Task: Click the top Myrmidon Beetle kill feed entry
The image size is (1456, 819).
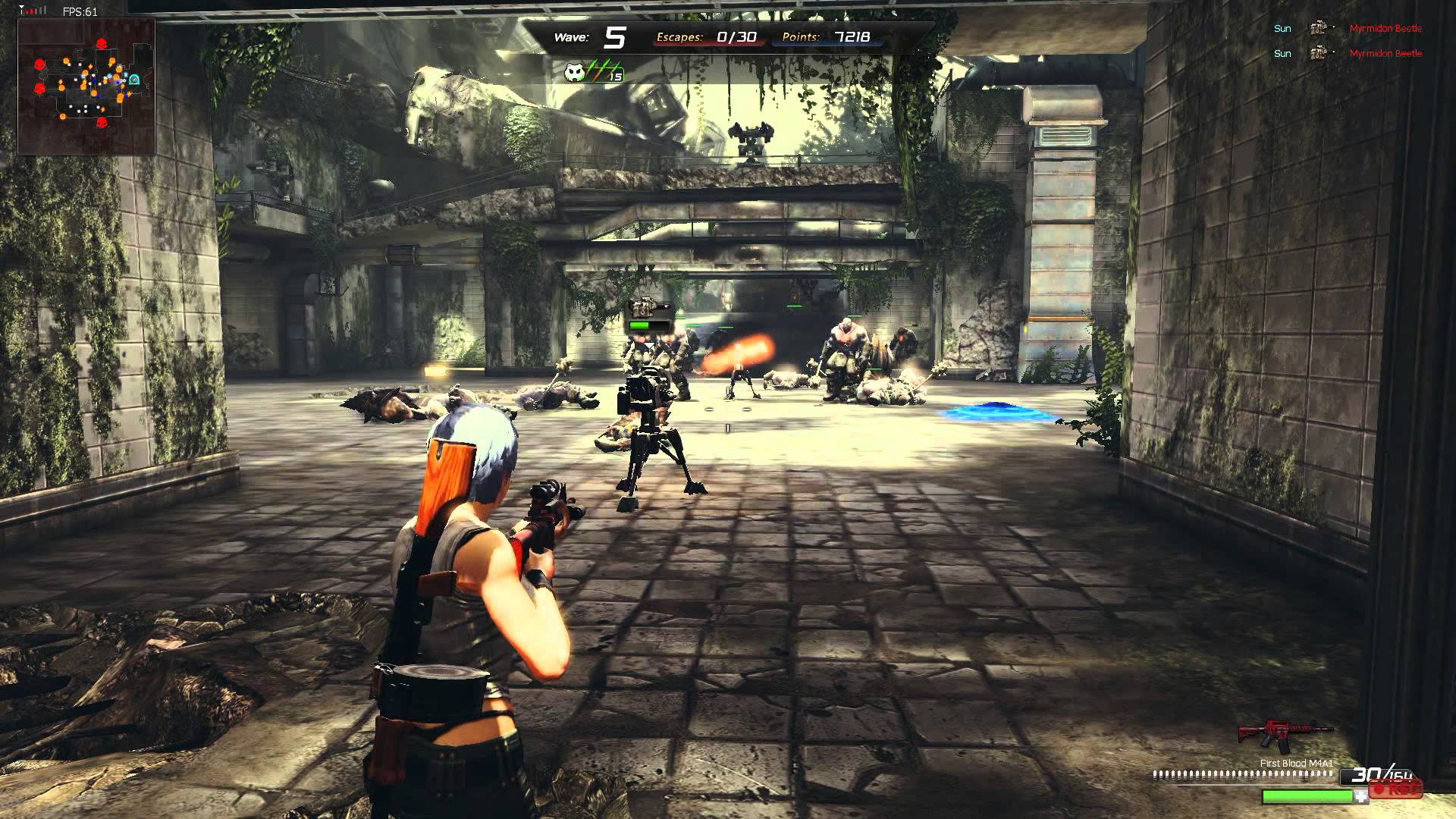Action: point(1385,29)
